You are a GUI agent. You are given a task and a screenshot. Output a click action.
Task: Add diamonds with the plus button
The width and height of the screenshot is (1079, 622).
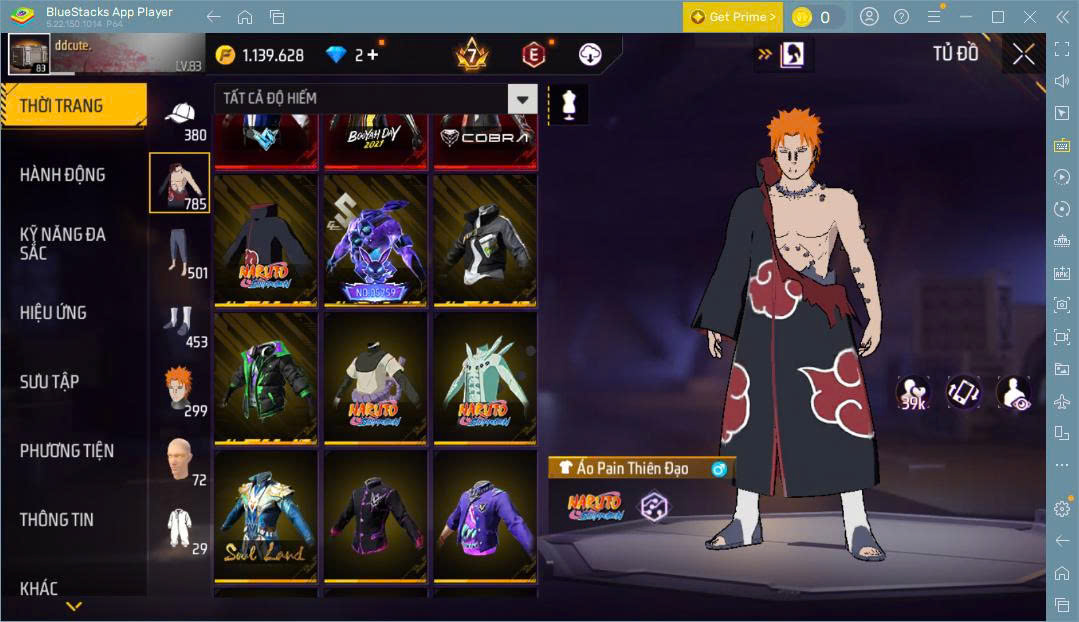click(372, 55)
